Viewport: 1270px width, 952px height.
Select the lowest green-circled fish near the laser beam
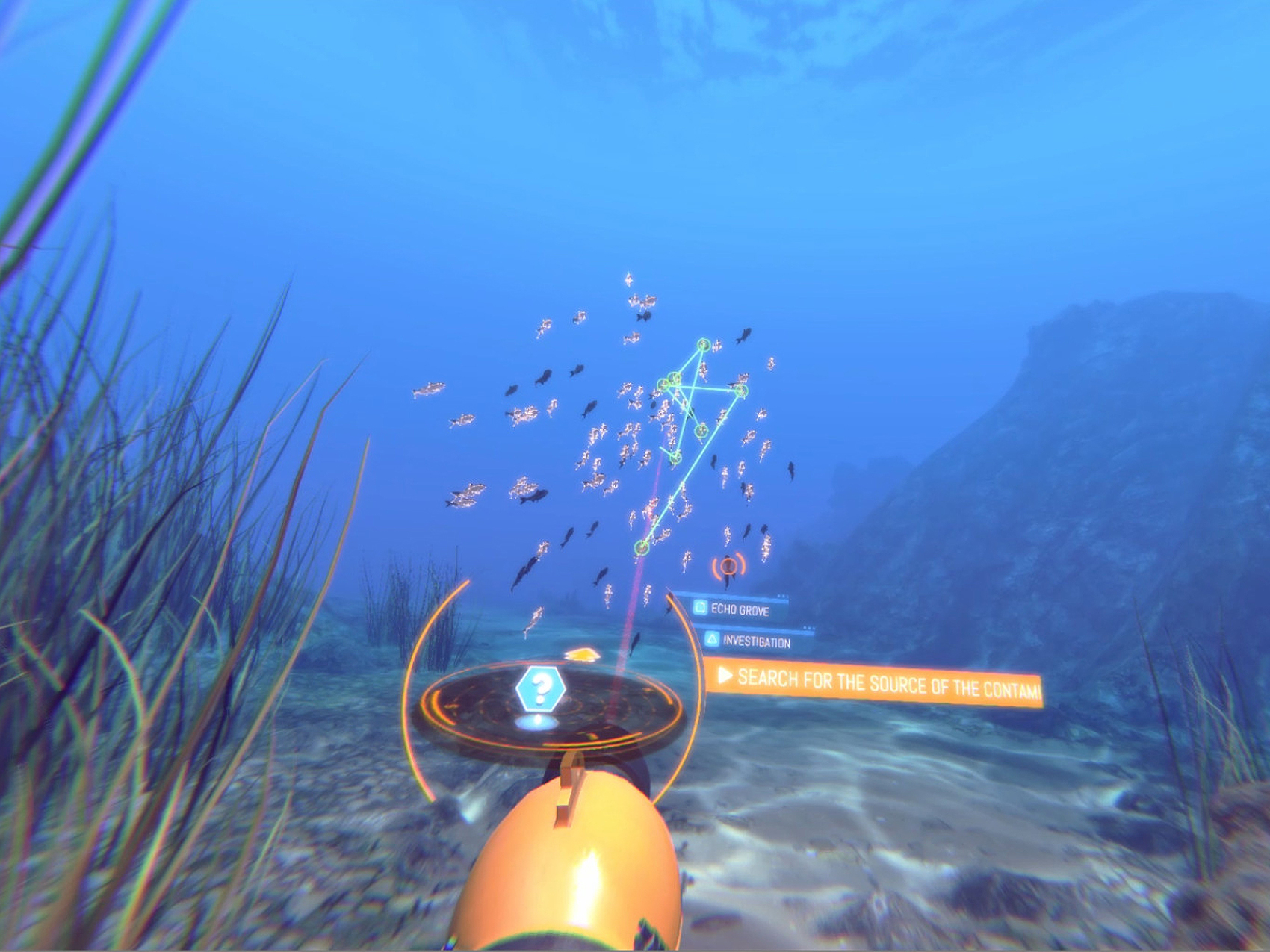pos(642,545)
